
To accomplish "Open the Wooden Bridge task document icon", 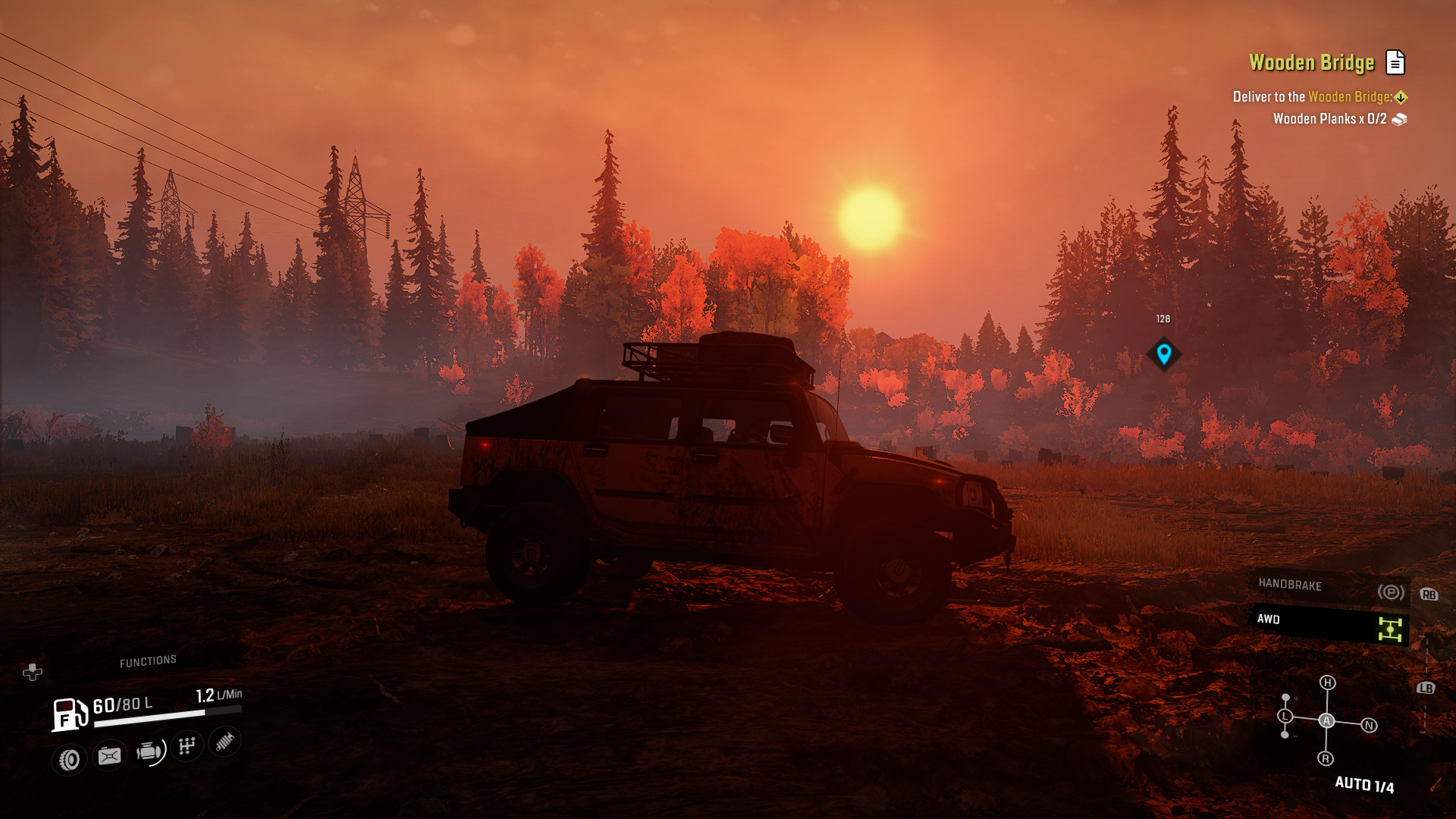I will pos(1395,62).
